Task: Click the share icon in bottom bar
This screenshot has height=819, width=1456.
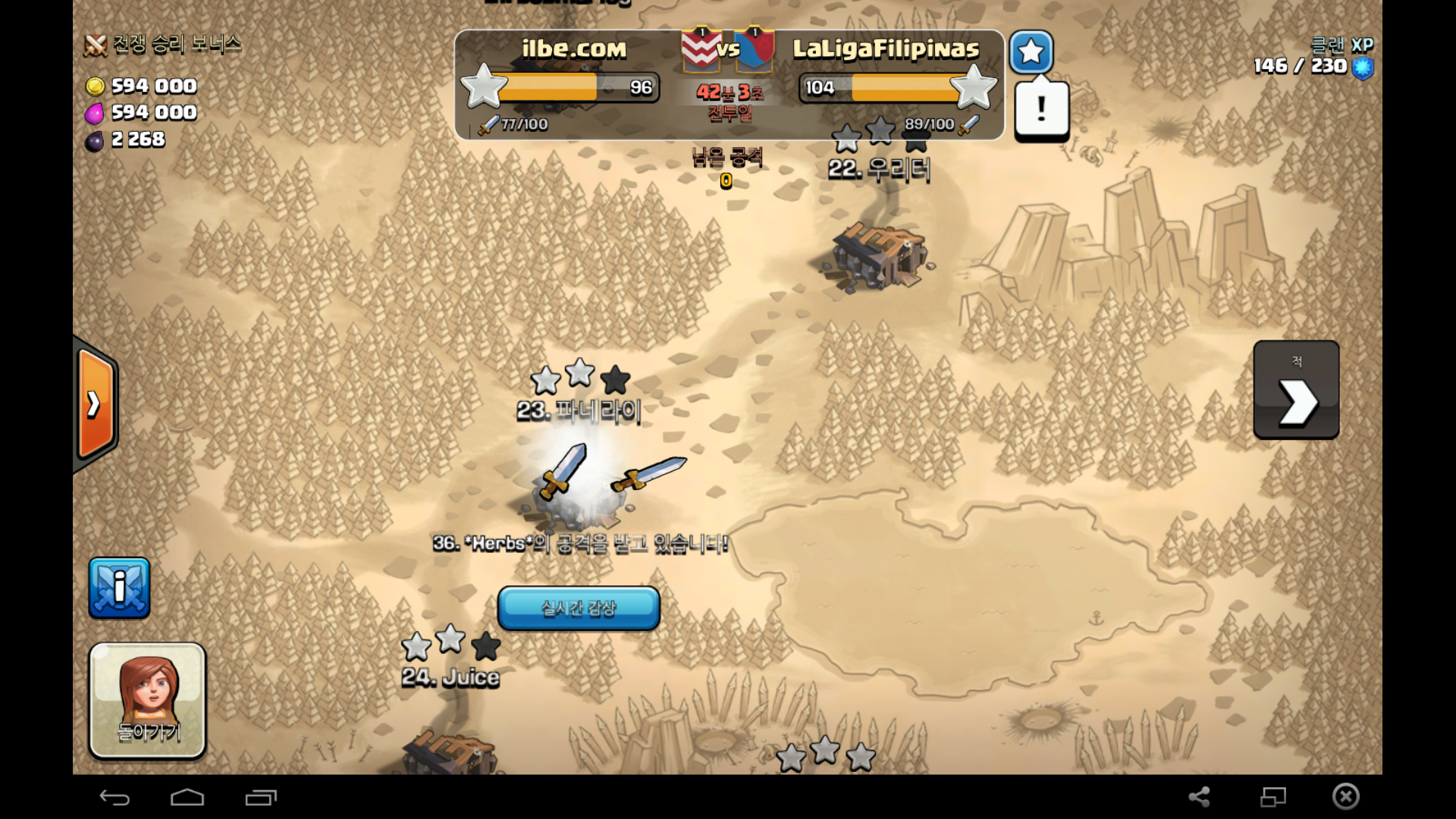Action: pos(1199,796)
